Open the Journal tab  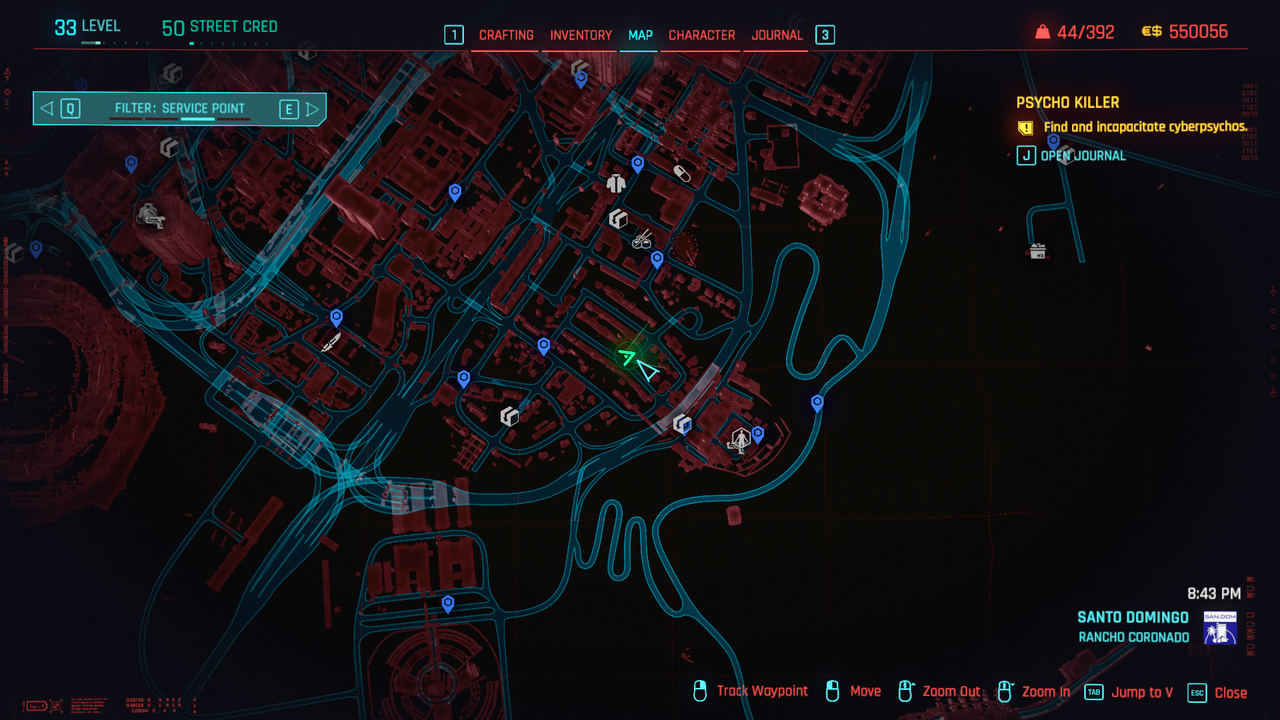pos(777,35)
